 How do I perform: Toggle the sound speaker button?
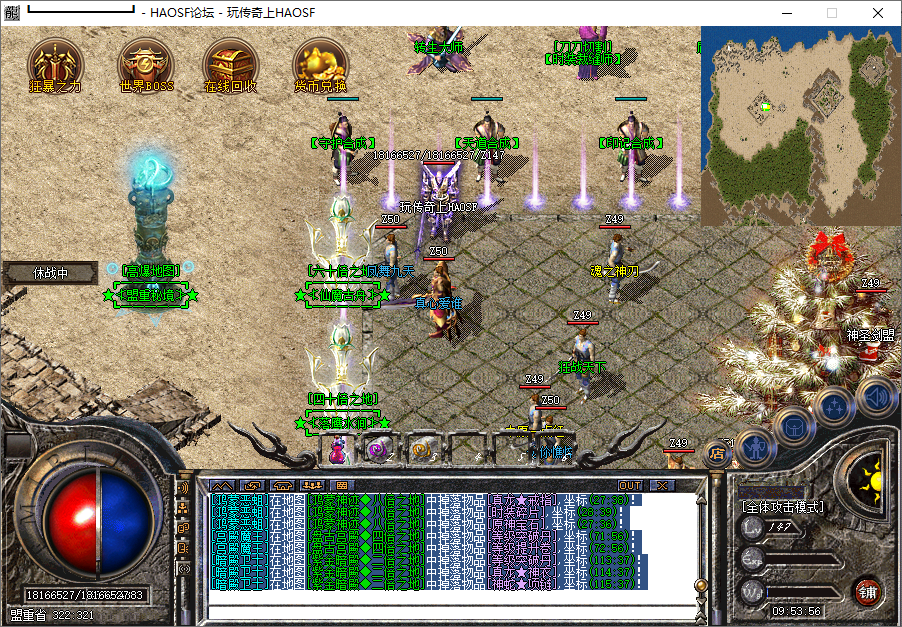(874, 395)
